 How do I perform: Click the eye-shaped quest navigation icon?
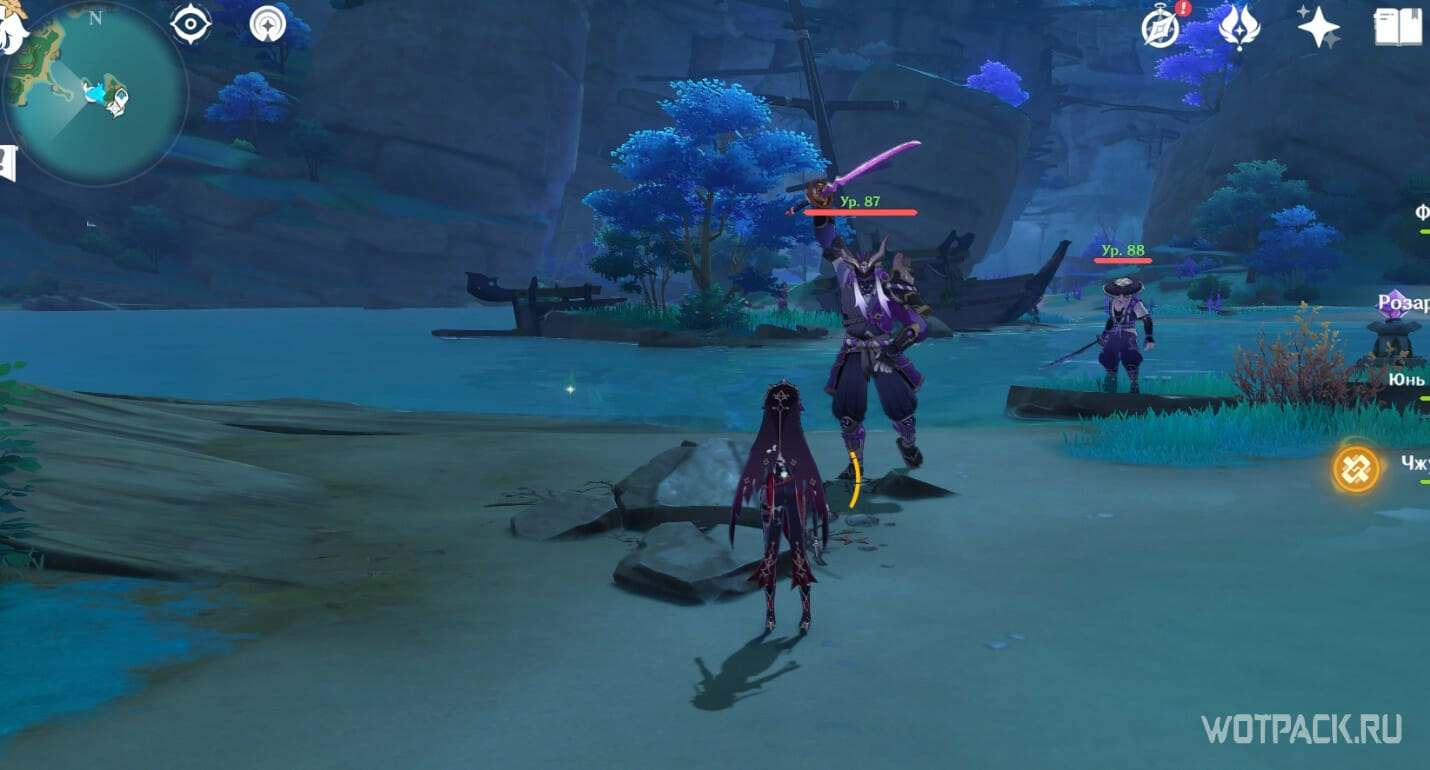coord(191,24)
